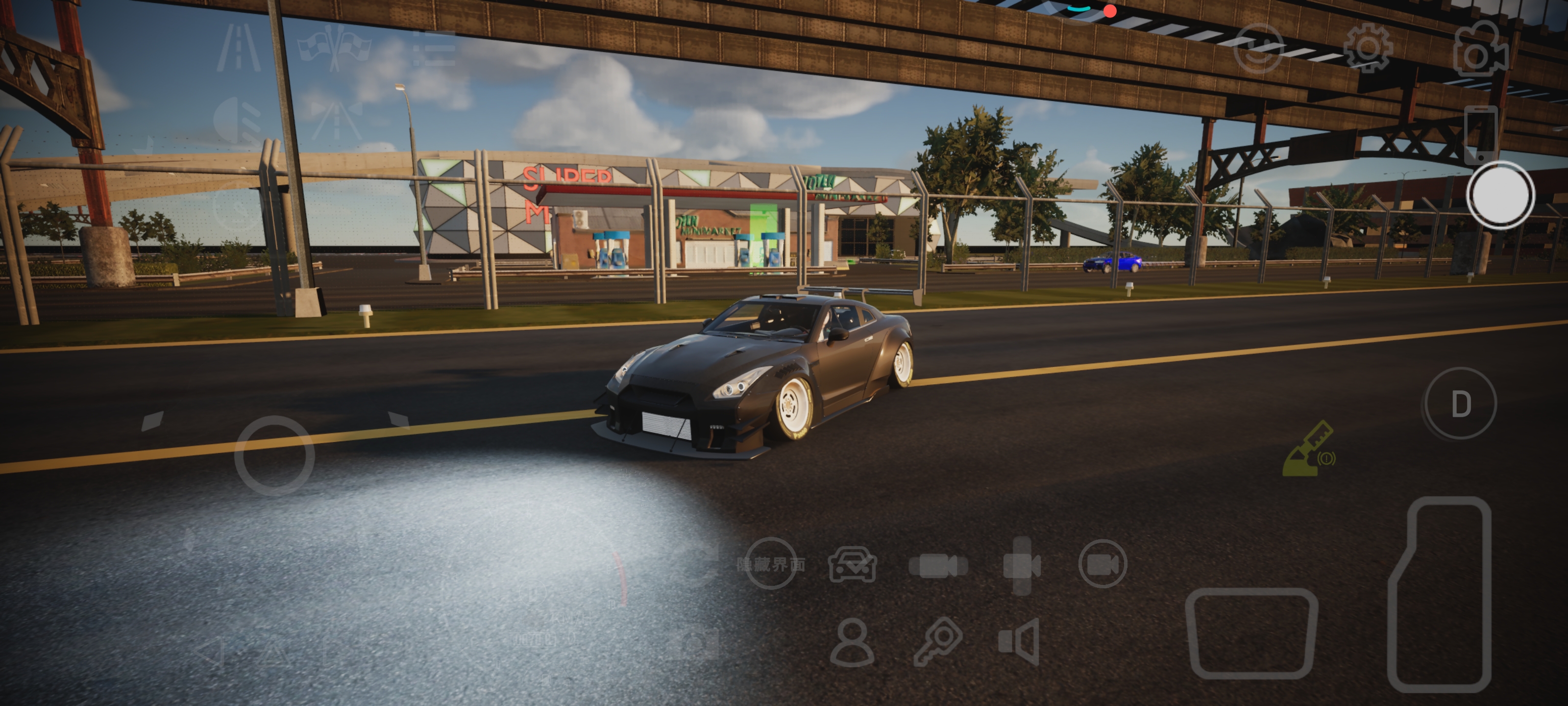Tap the smiley face emote icon

point(1257,49)
